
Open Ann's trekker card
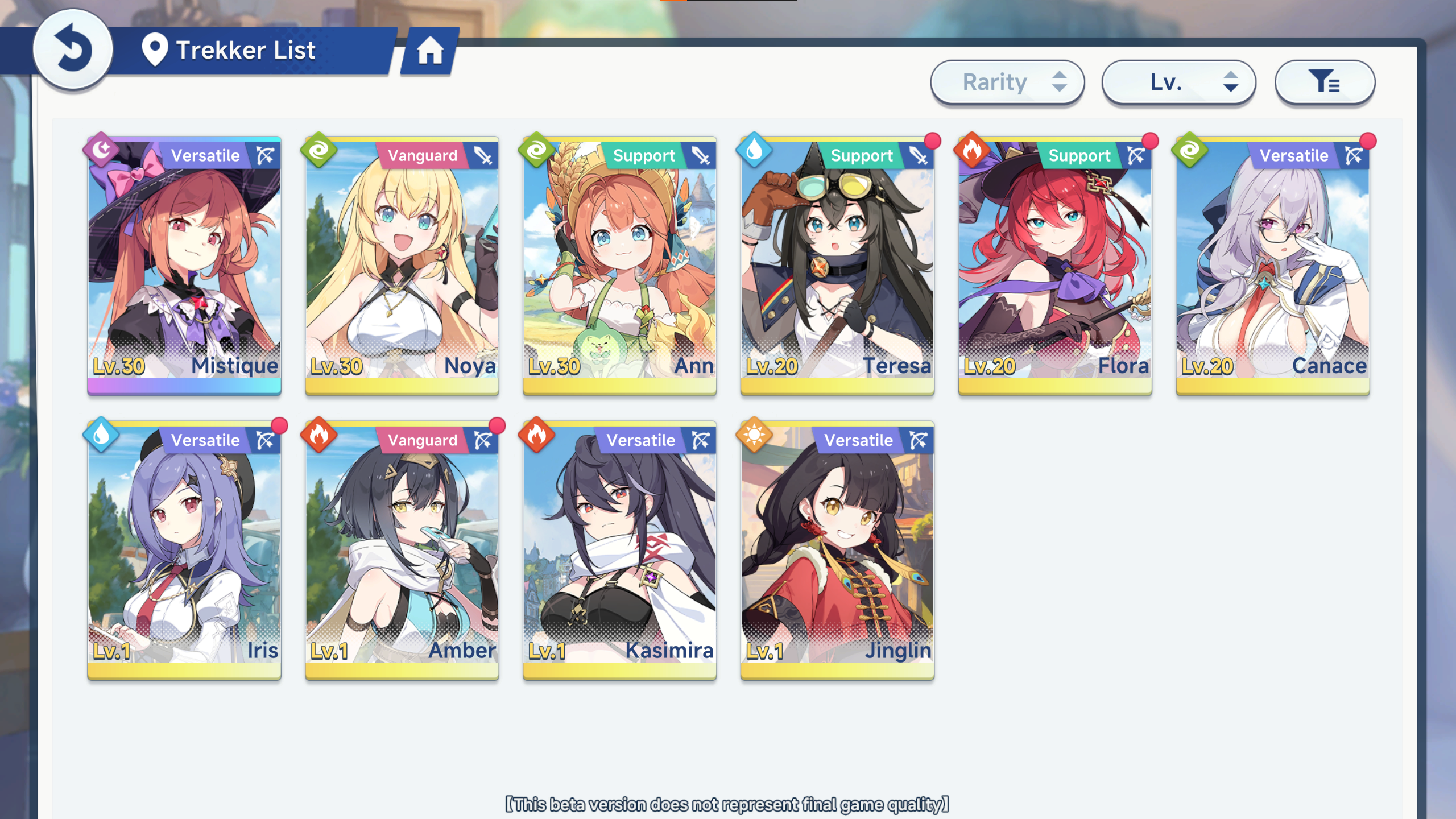(620, 265)
